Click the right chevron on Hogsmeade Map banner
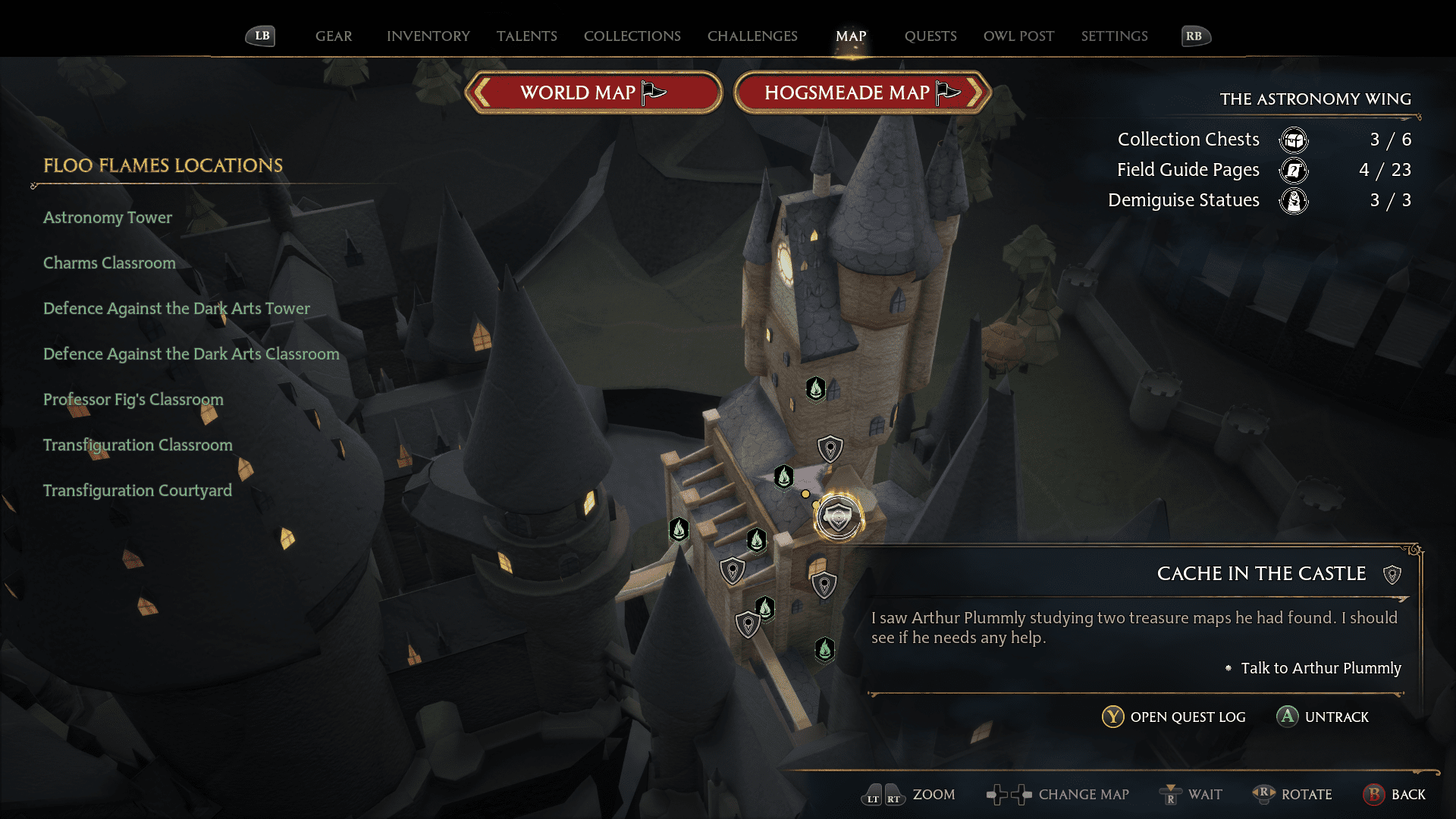 point(977,93)
